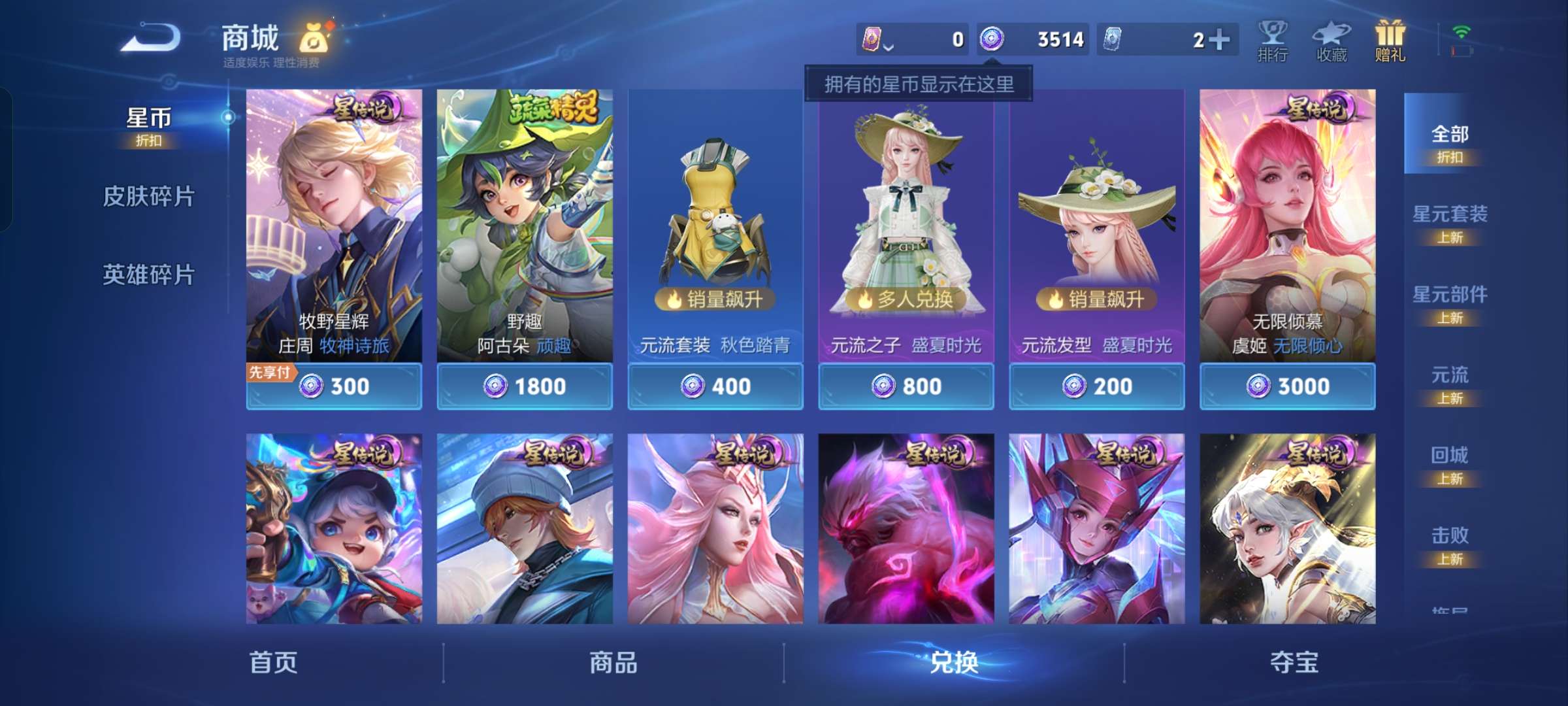Viewport: 1568px width, 706px height.
Task: Purchase 无限倾慕 for 3000 star coins
Action: coord(1287,386)
